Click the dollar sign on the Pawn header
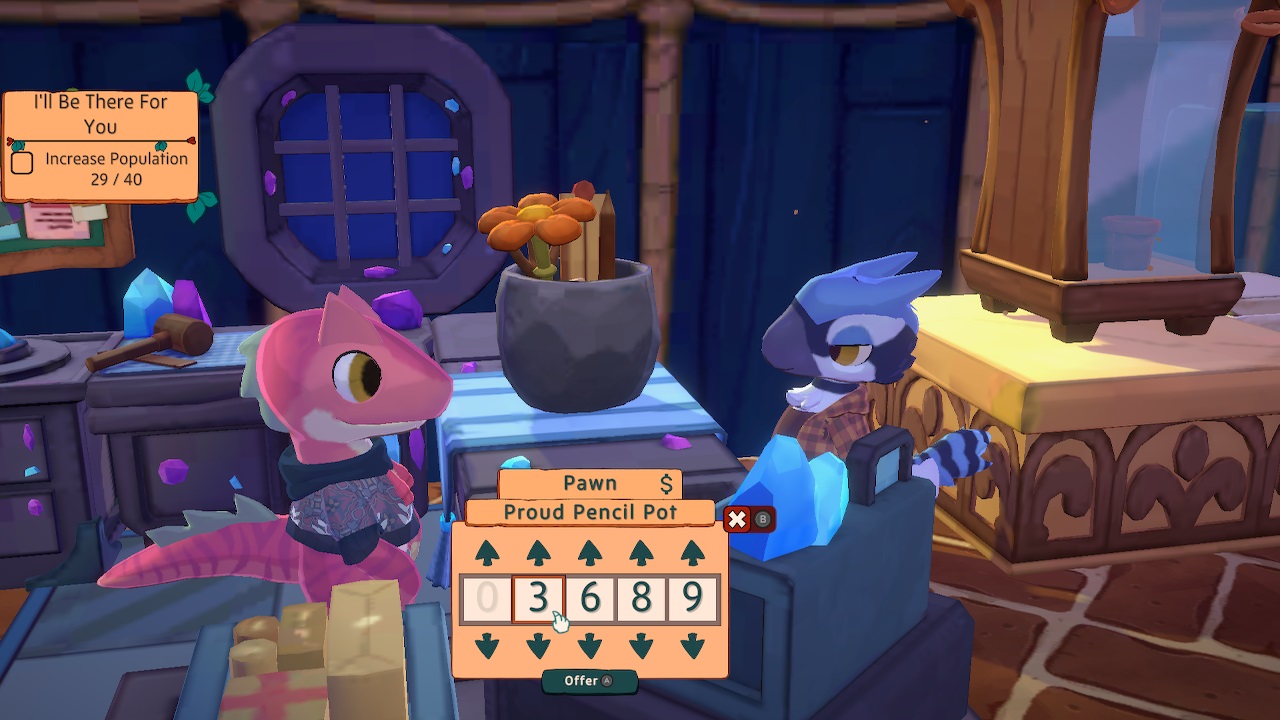Viewport: 1280px width, 720px height. point(666,483)
